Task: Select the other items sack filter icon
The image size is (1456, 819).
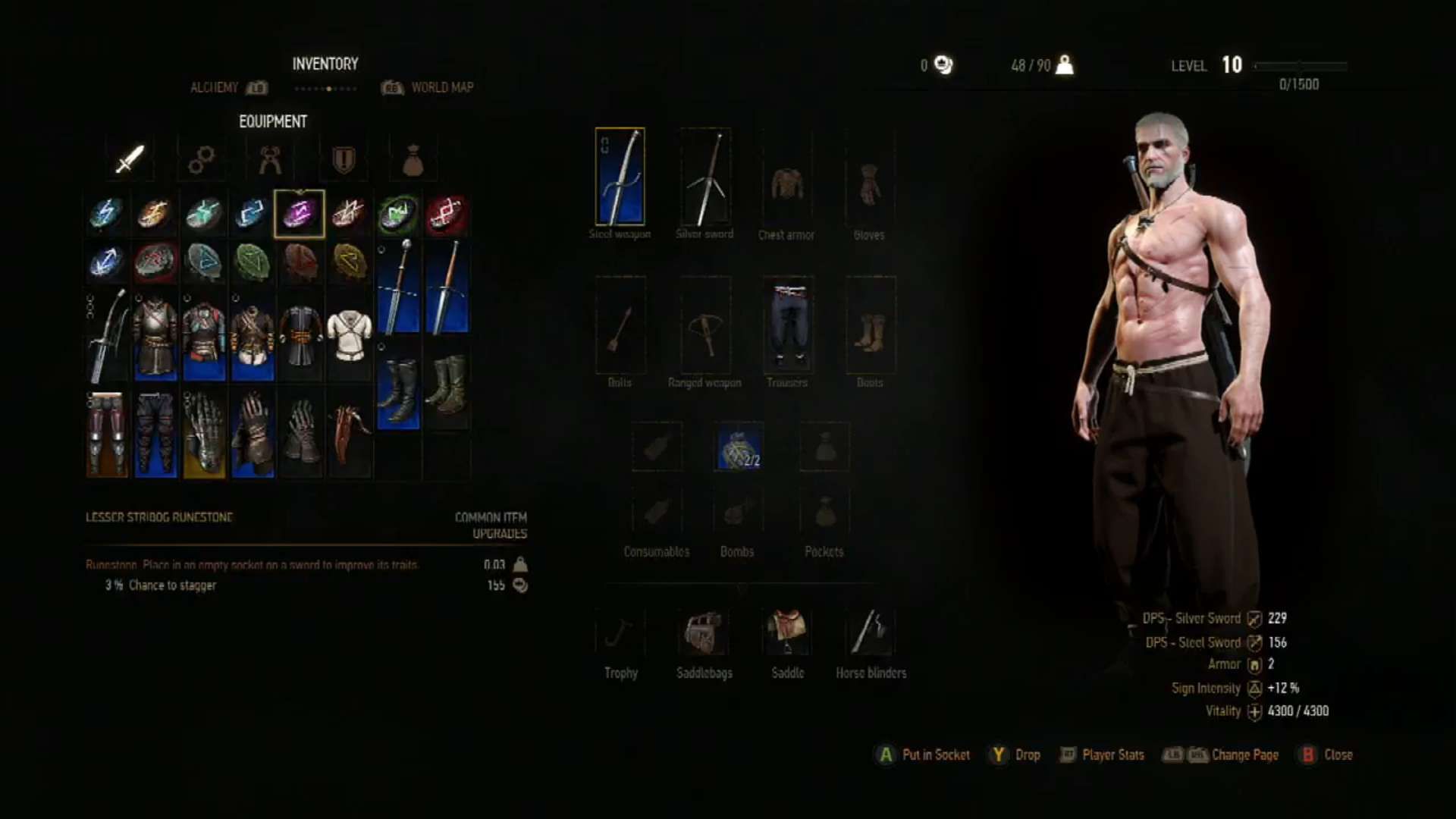Action: (414, 159)
